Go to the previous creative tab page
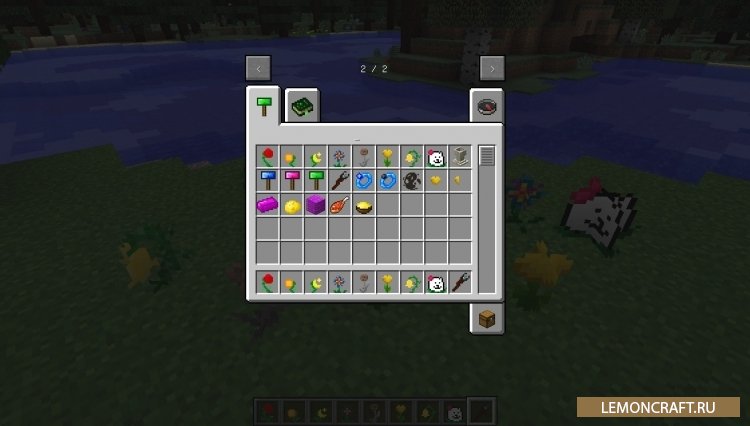Image resolution: width=750 pixels, height=426 pixels. [x=259, y=68]
